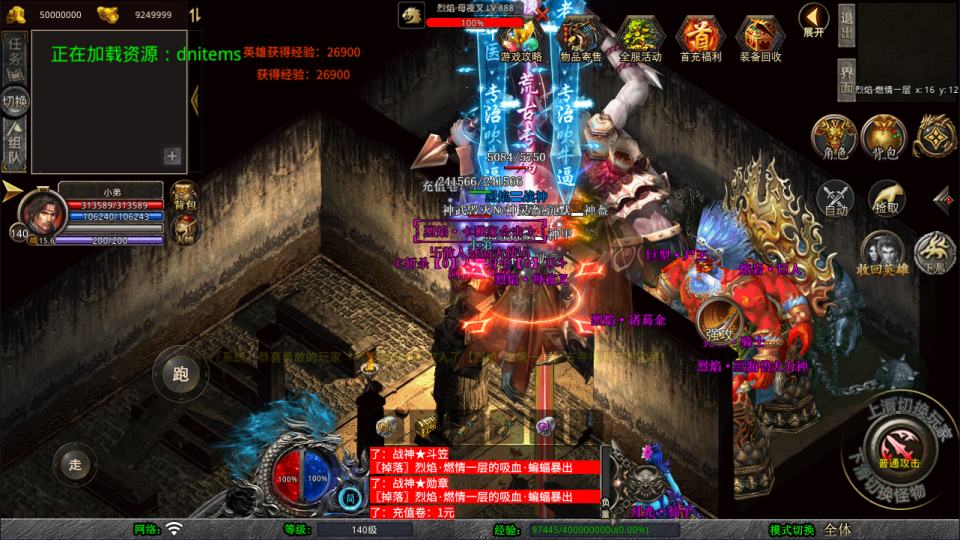Open 装备回收 equipment recycling chest
This screenshot has height=540, width=960.
tap(760, 37)
